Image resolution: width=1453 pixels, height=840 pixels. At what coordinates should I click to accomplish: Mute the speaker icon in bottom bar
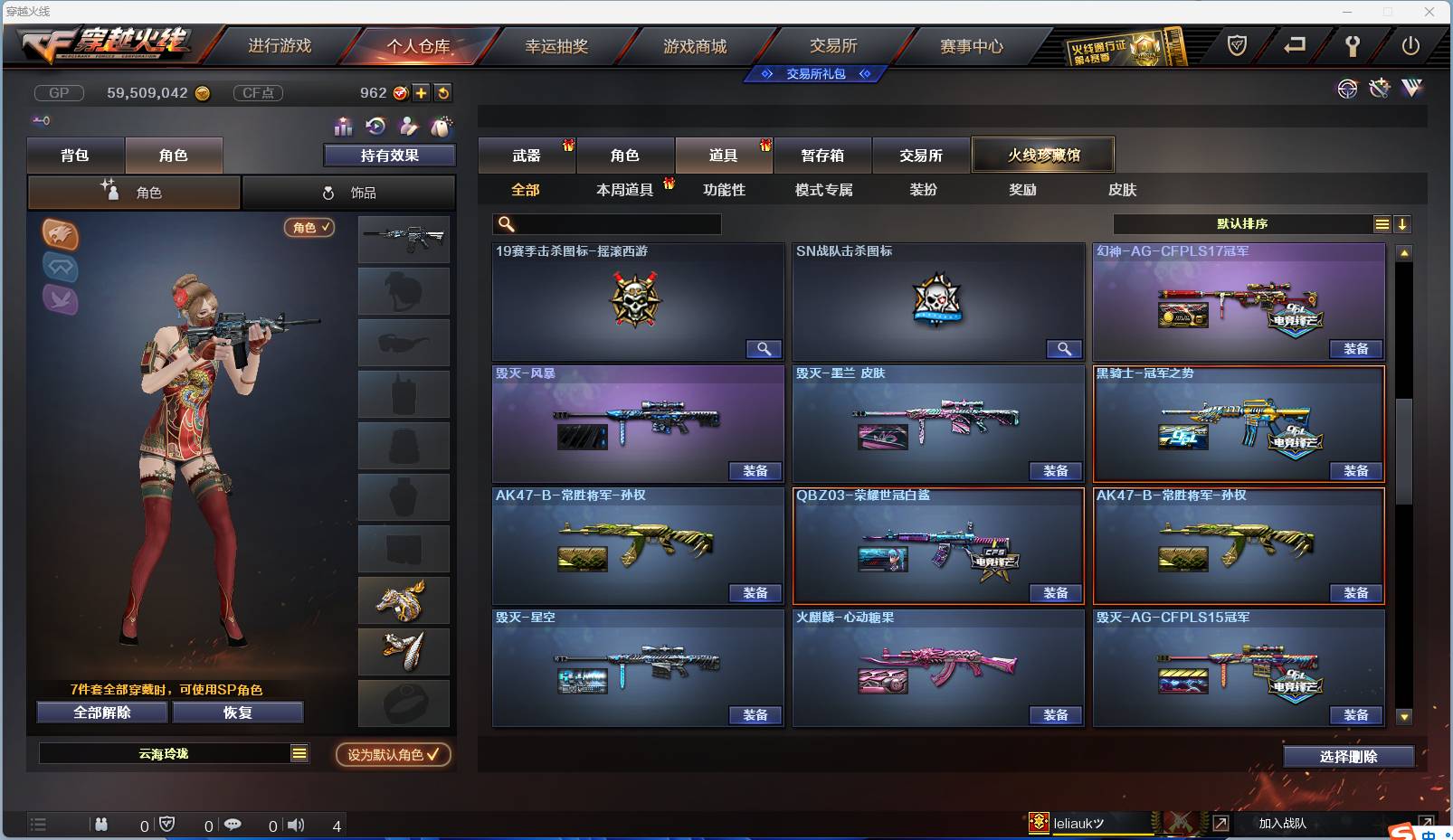pyautogui.click(x=296, y=825)
